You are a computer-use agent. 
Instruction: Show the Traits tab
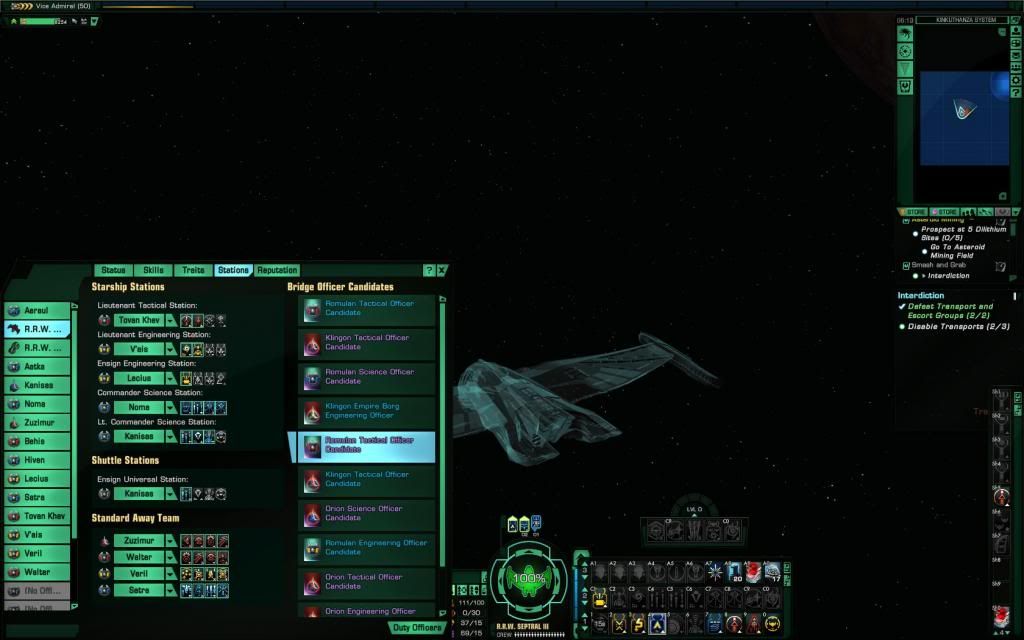193,270
